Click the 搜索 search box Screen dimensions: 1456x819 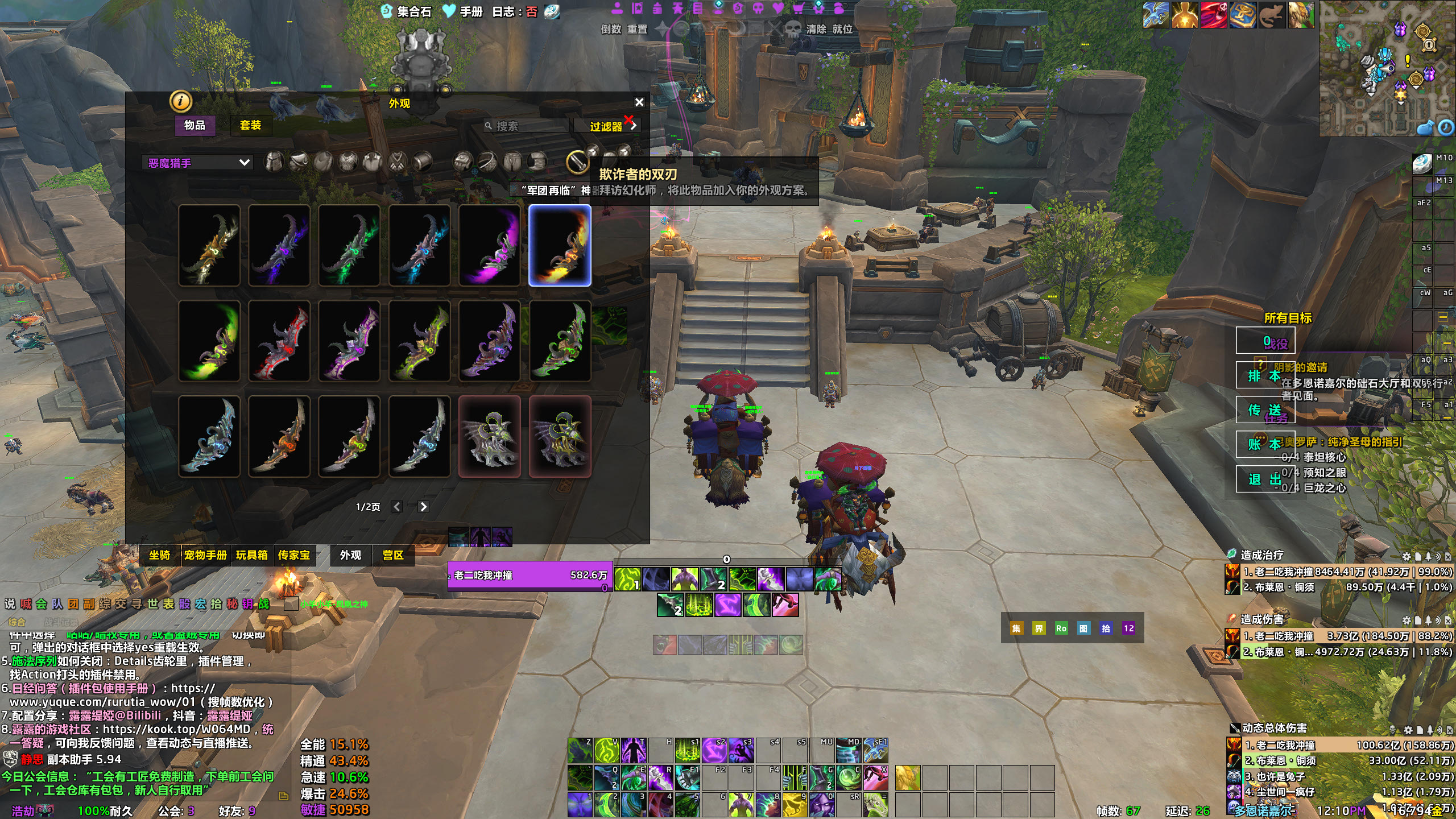(526, 126)
